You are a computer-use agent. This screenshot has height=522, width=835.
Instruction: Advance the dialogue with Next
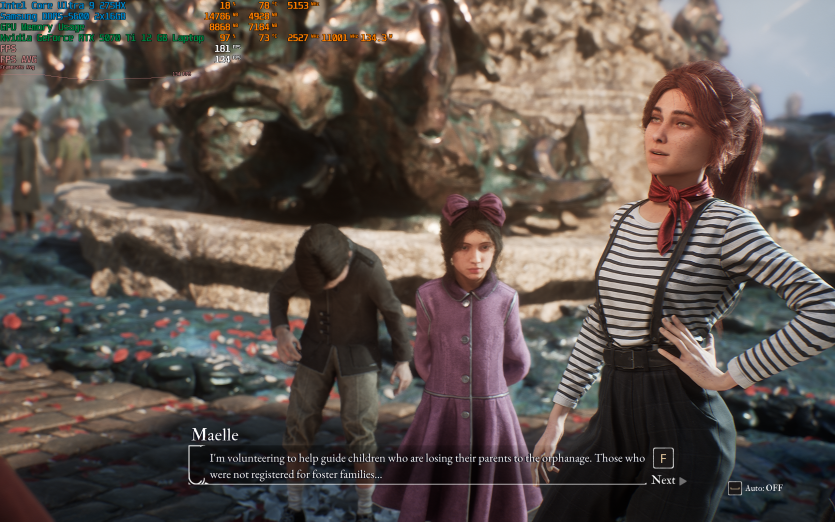668,480
